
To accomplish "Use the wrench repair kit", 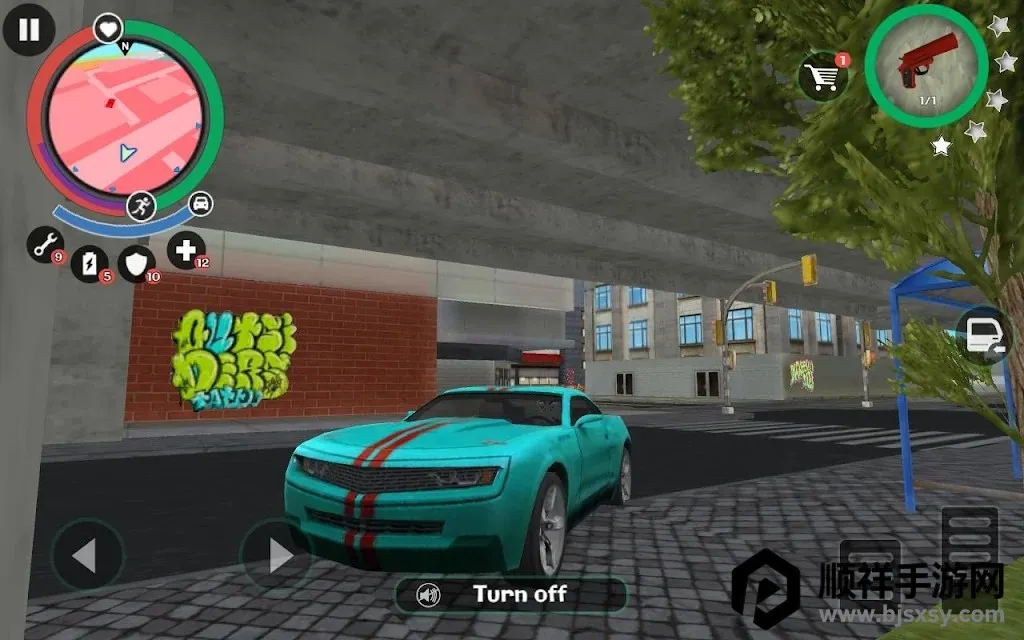I will [x=44, y=246].
